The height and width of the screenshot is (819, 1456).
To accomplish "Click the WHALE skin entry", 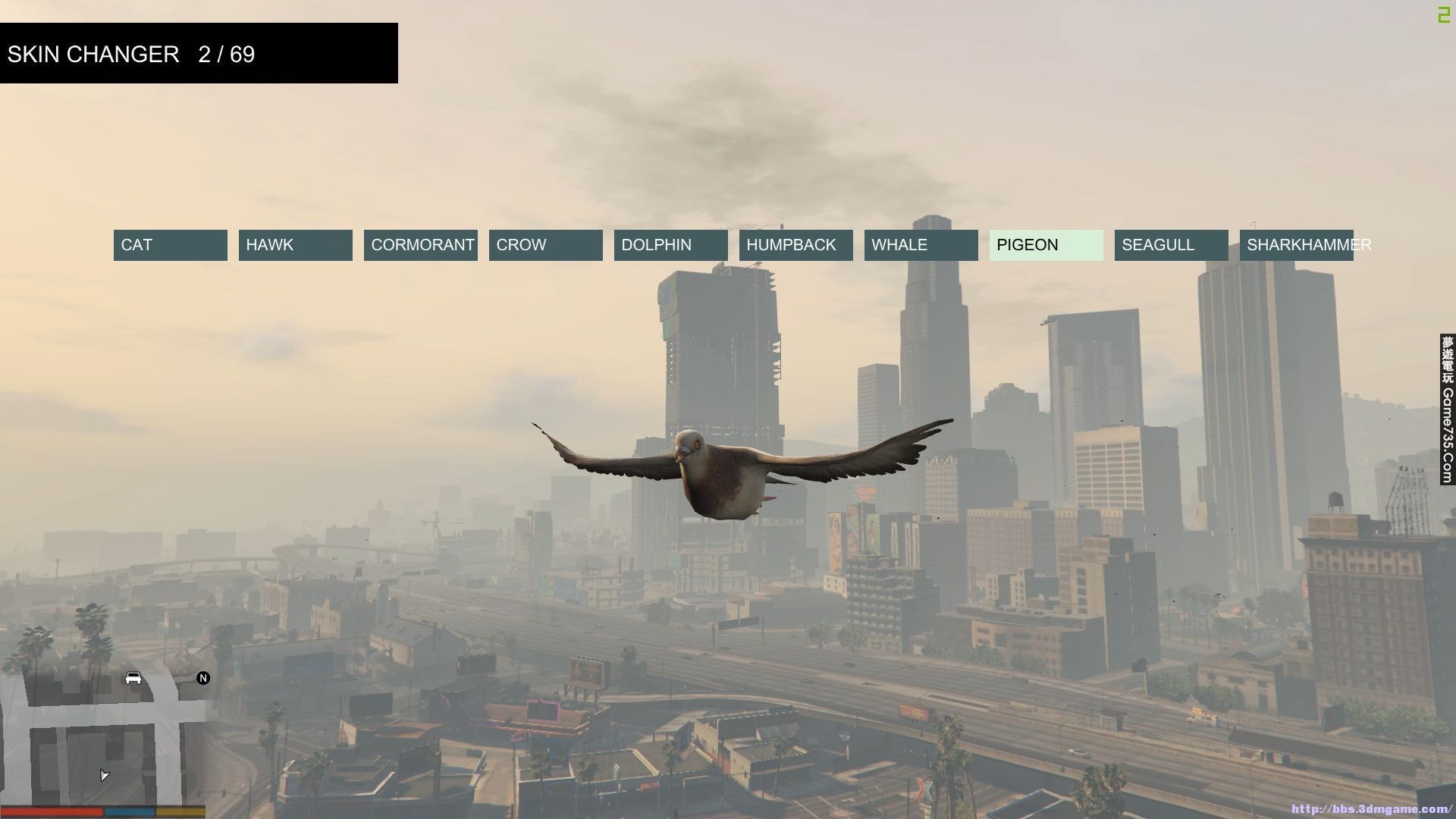I will coord(921,245).
